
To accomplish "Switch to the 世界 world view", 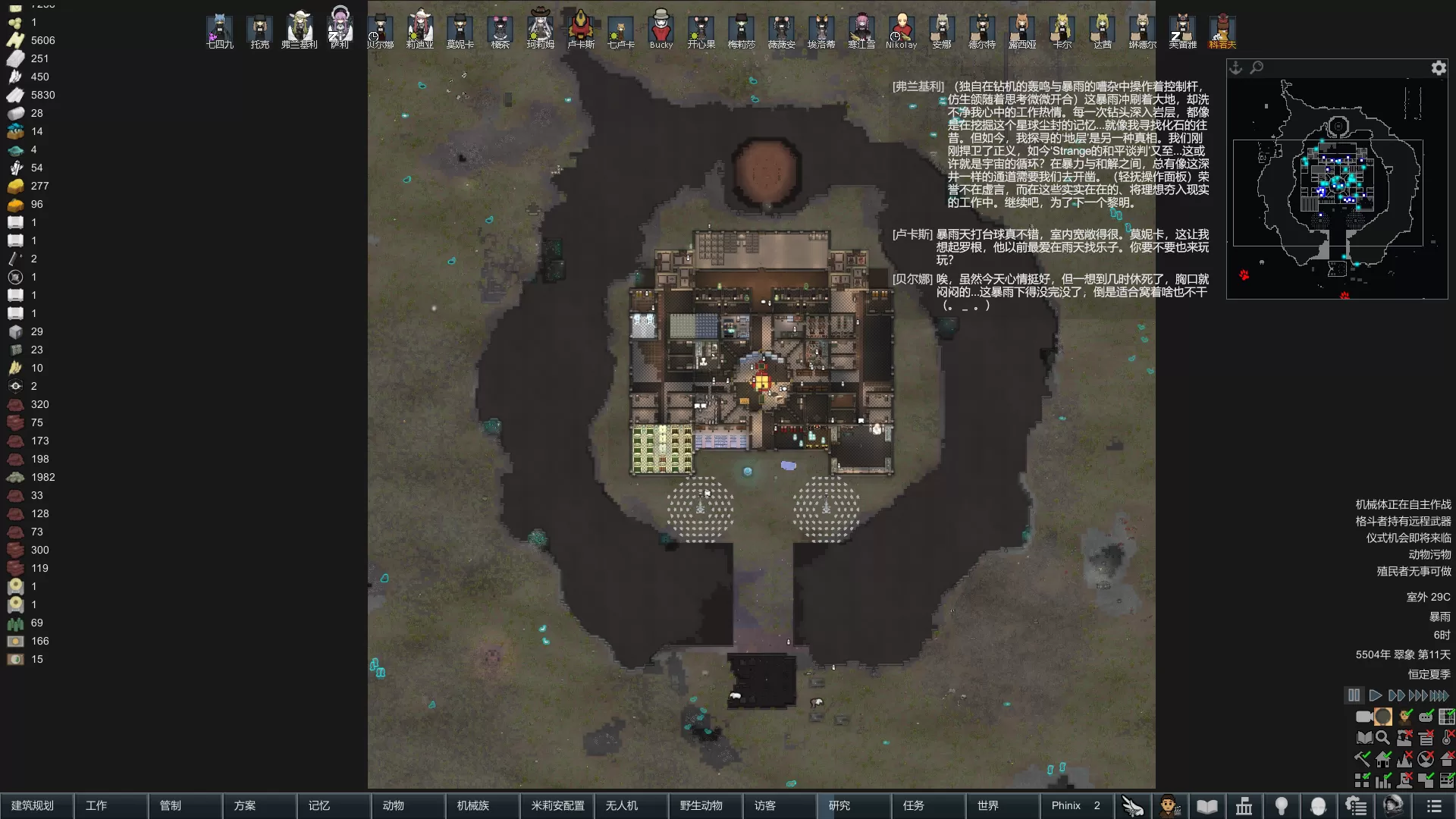I will pyautogui.click(x=988, y=805).
